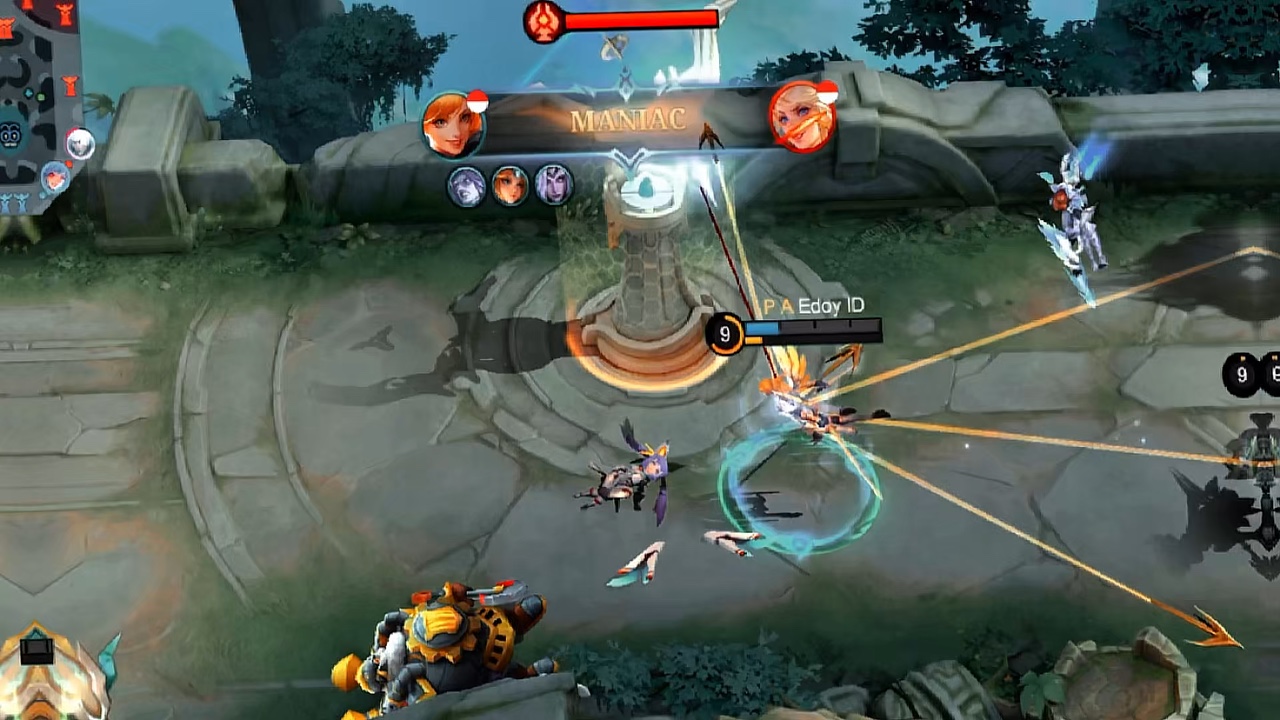
Task: Select the white-haired hero marker on minimap
Action: (x=80, y=145)
